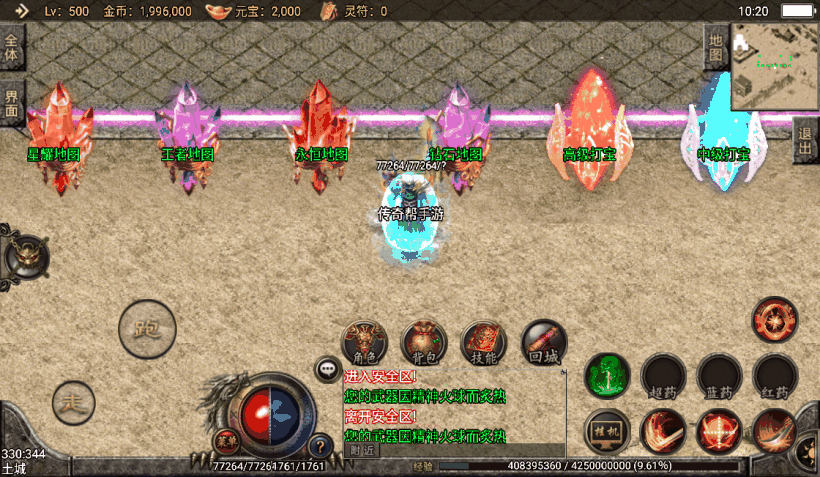
Task: Open the chat speech bubble icon
Action: pos(328,370)
